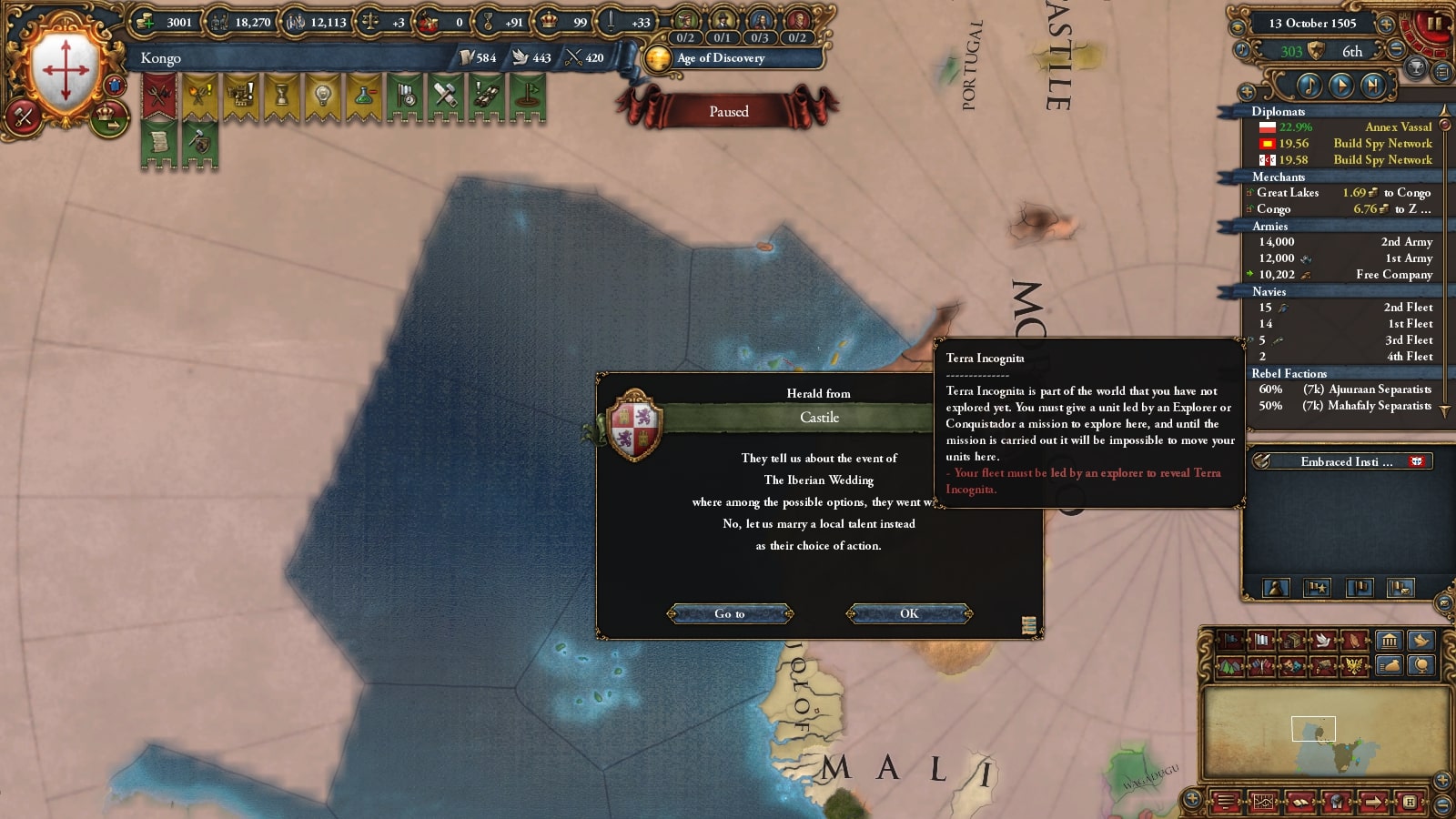1456x819 pixels.
Task: Open the Embraced Institution notification
Action: coord(1341,461)
